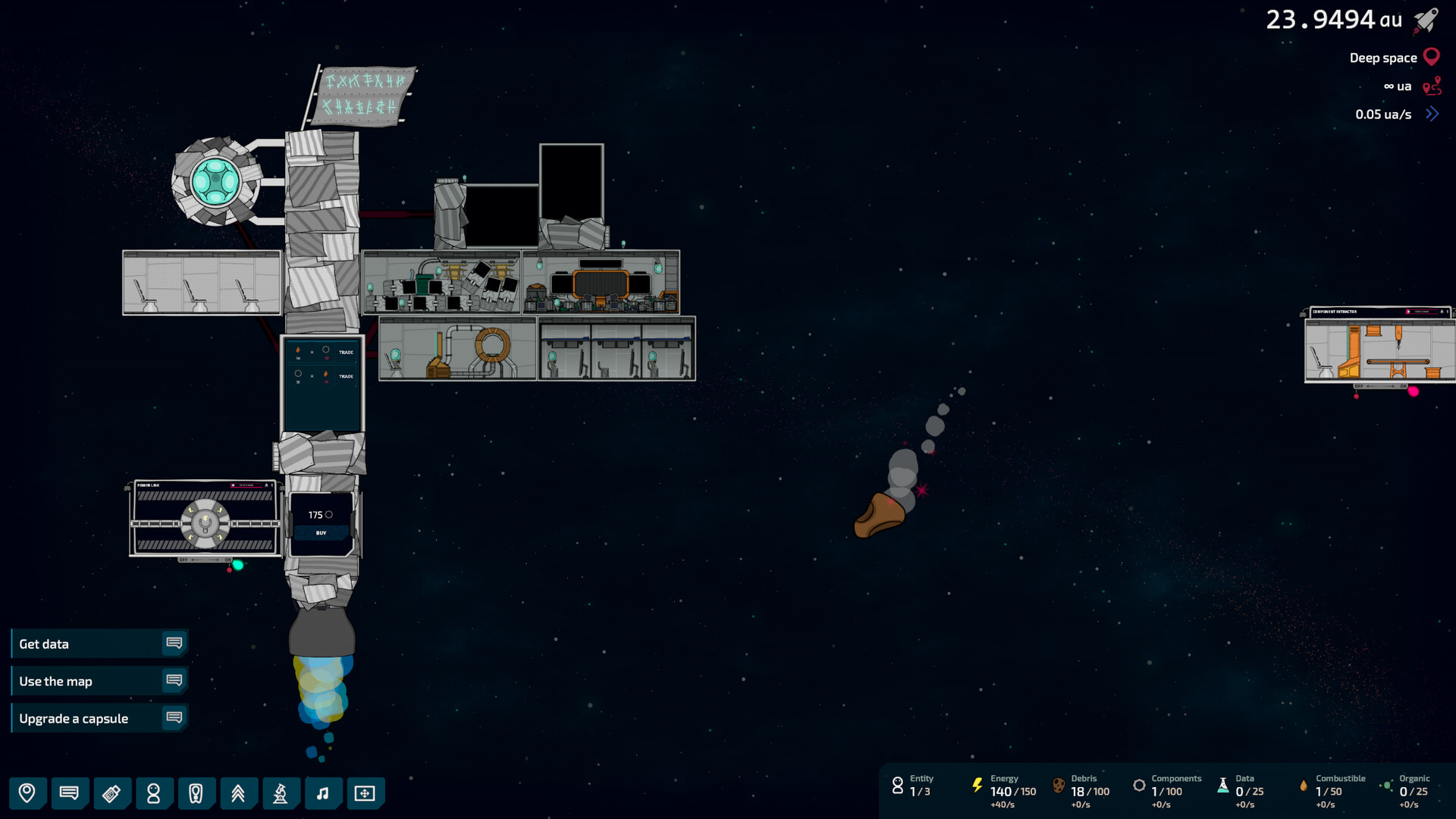Trade combustible for components in trade panel

click(x=346, y=353)
